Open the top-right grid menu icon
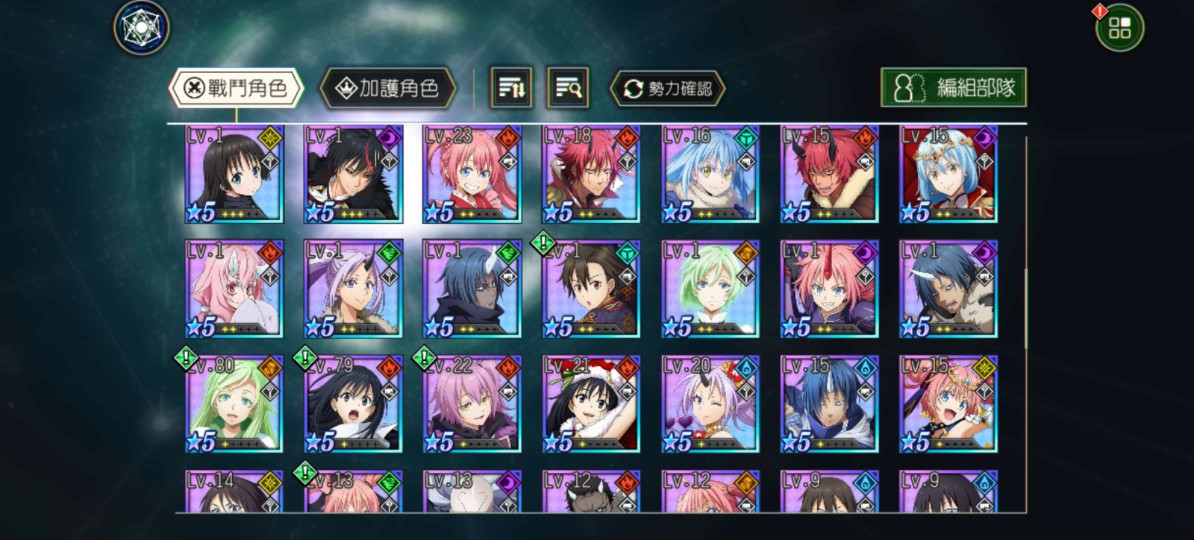This screenshot has width=1194, height=540. click(x=1119, y=28)
